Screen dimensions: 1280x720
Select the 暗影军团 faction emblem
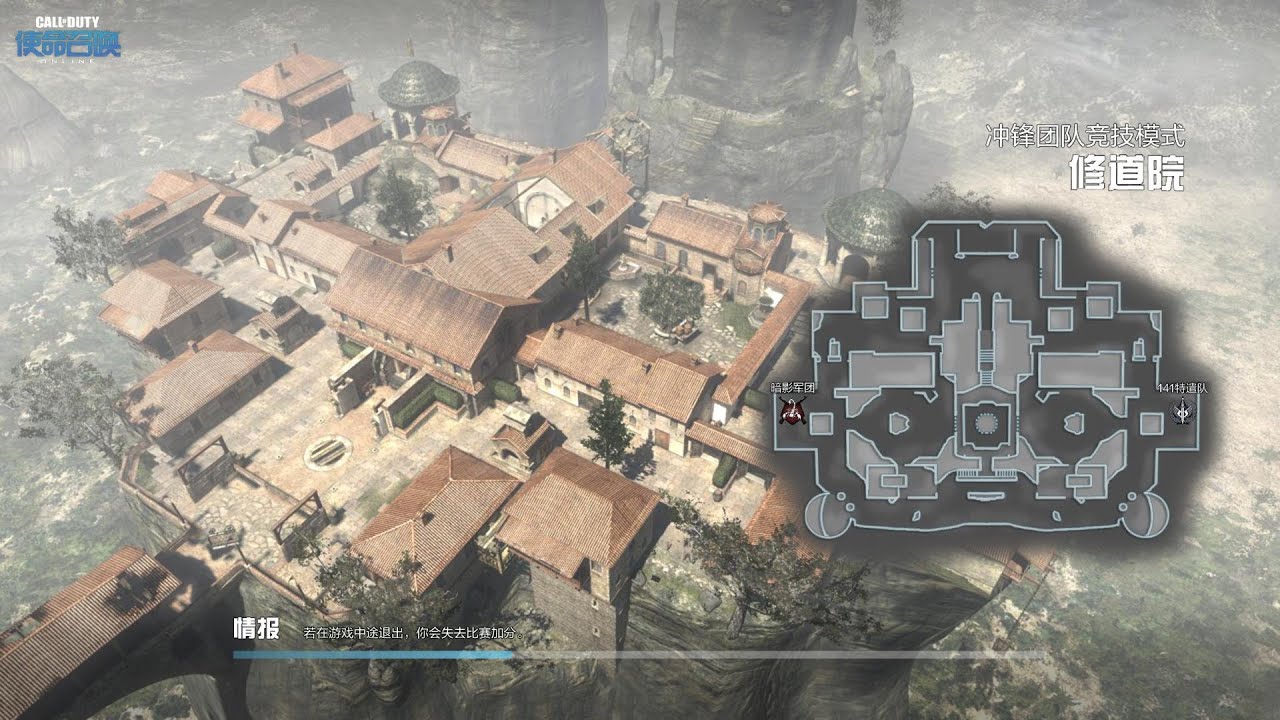pos(792,410)
